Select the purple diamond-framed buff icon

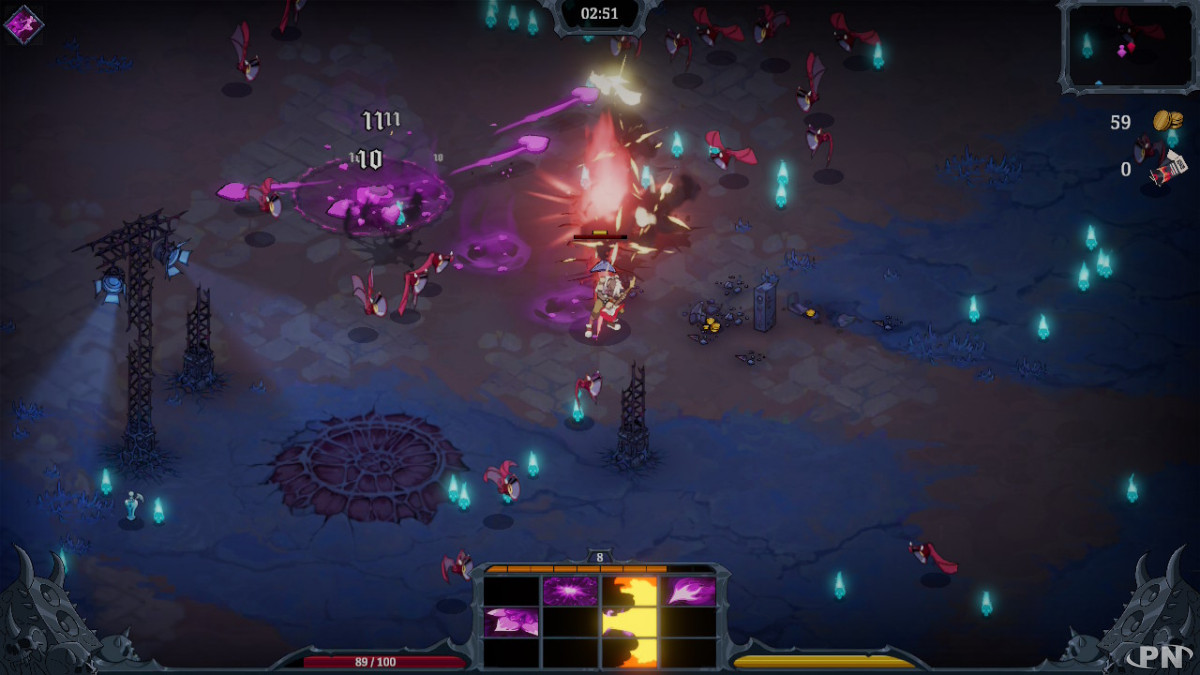click(x=23, y=24)
